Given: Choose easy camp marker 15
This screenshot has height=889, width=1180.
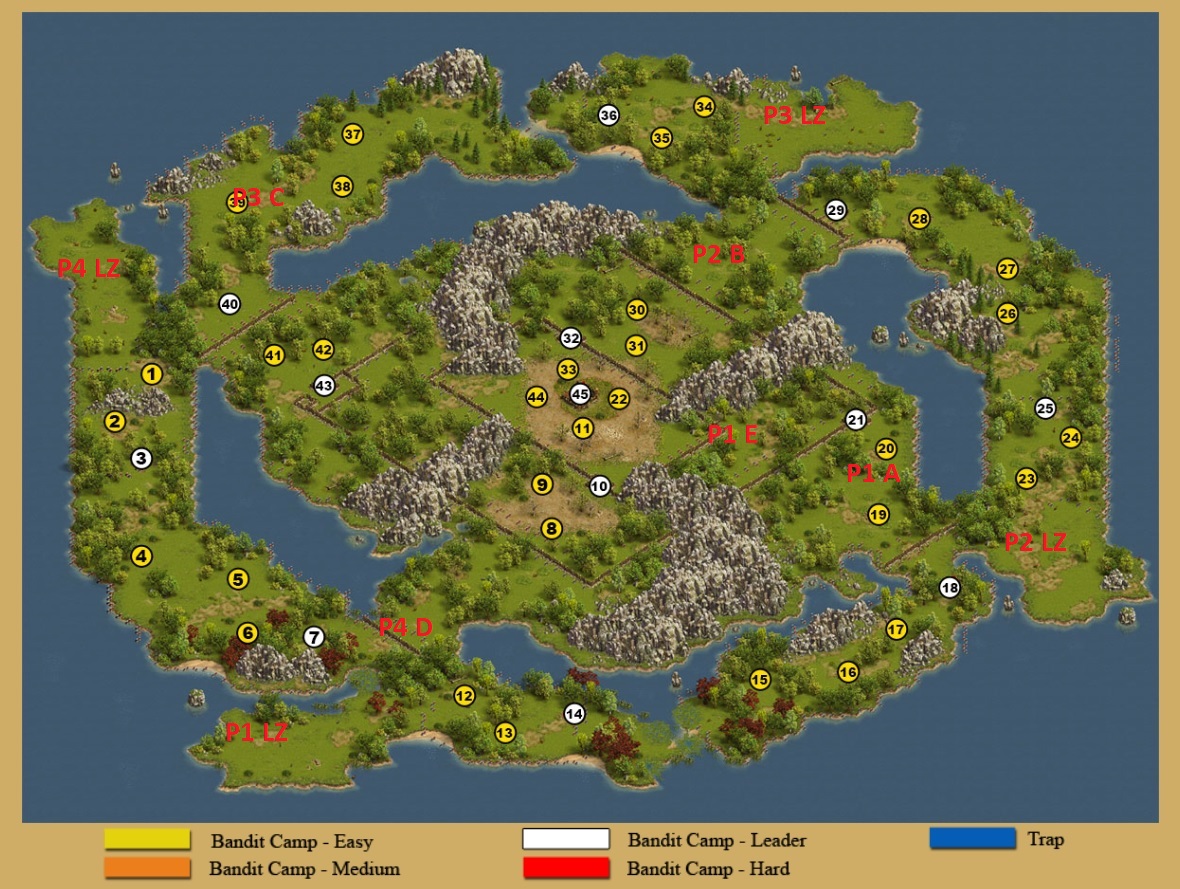Looking at the screenshot, I should coord(760,680).
